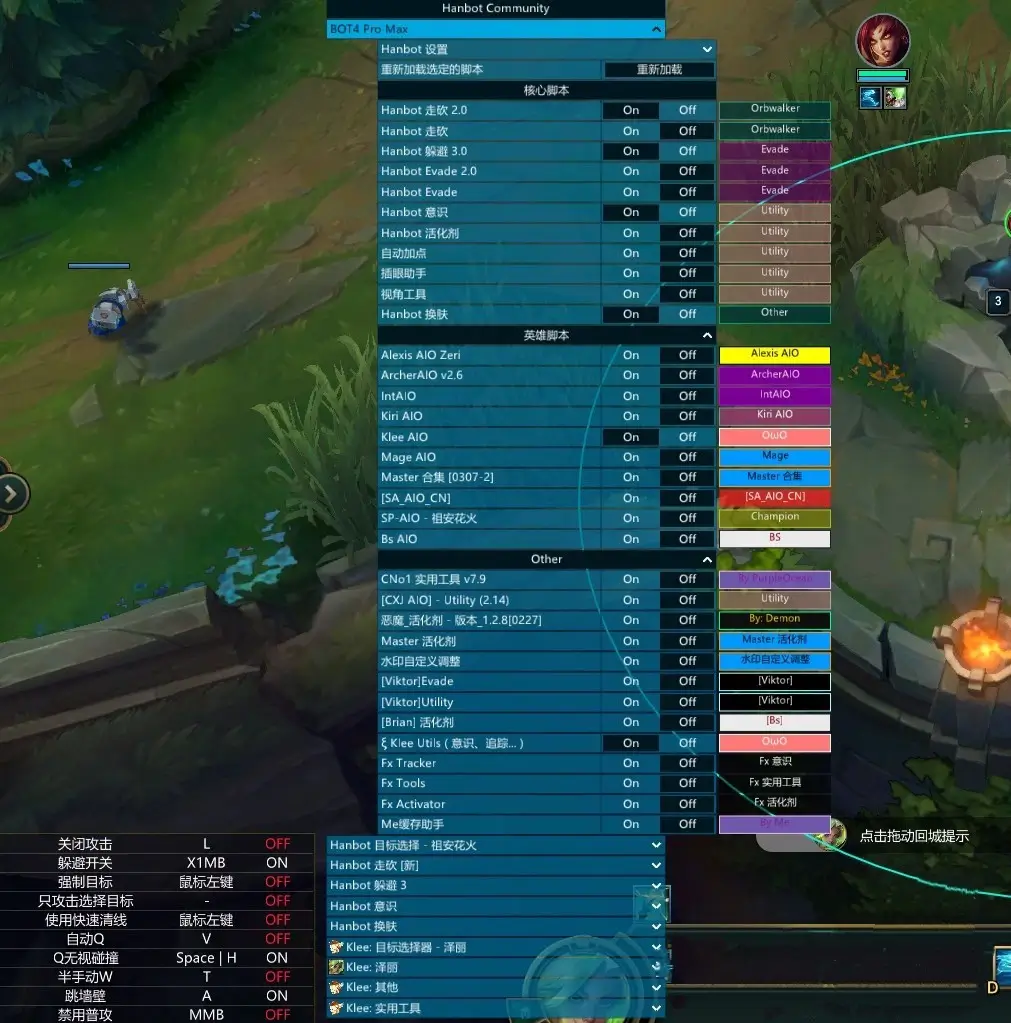Turn On Fx Tracker
The width and height of the screenshot is (1011, 1023).
click(x=630, y=763)
